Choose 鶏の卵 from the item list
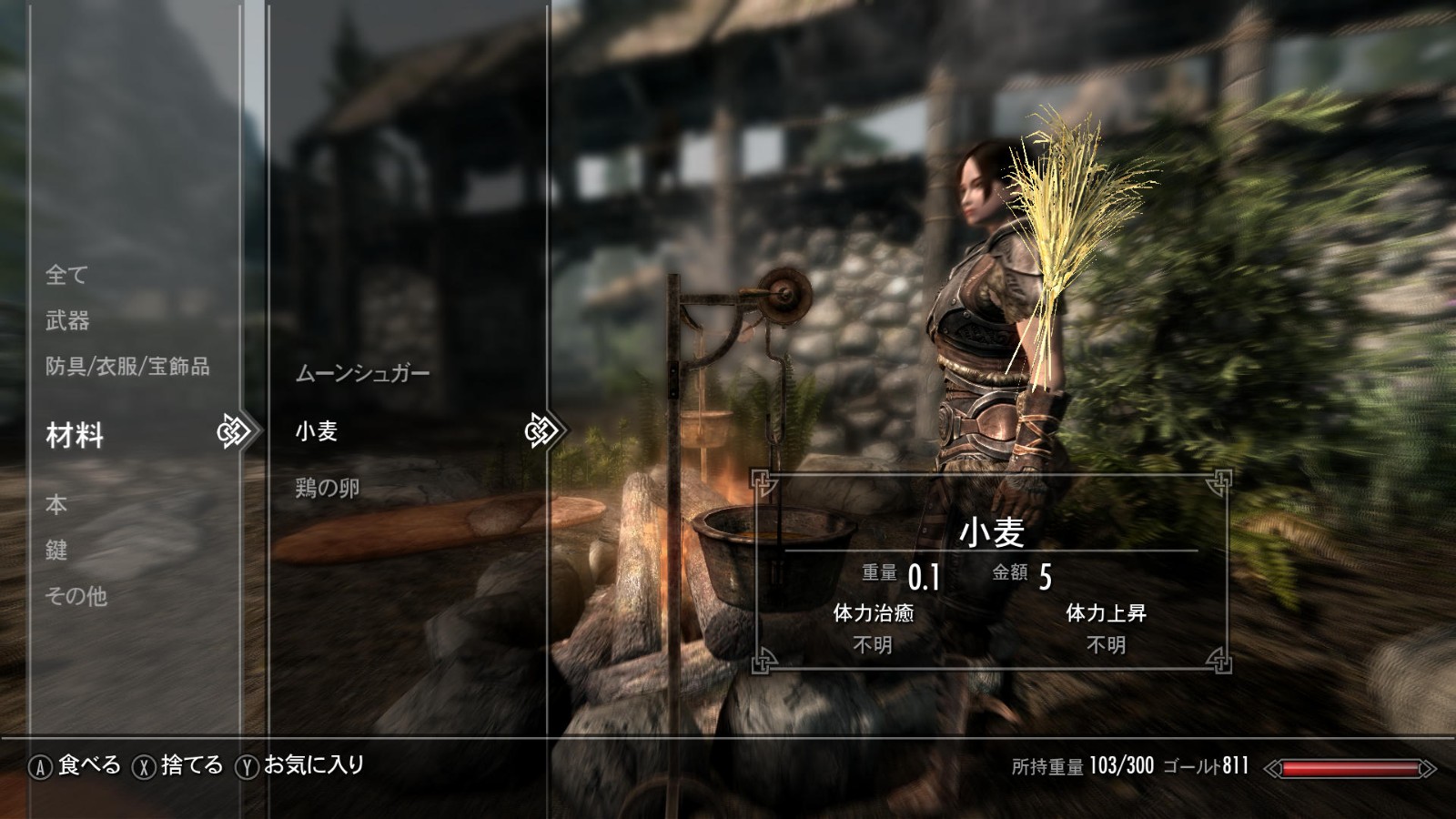The height and width of the screenshot is (819, 1456). (328, 489)
